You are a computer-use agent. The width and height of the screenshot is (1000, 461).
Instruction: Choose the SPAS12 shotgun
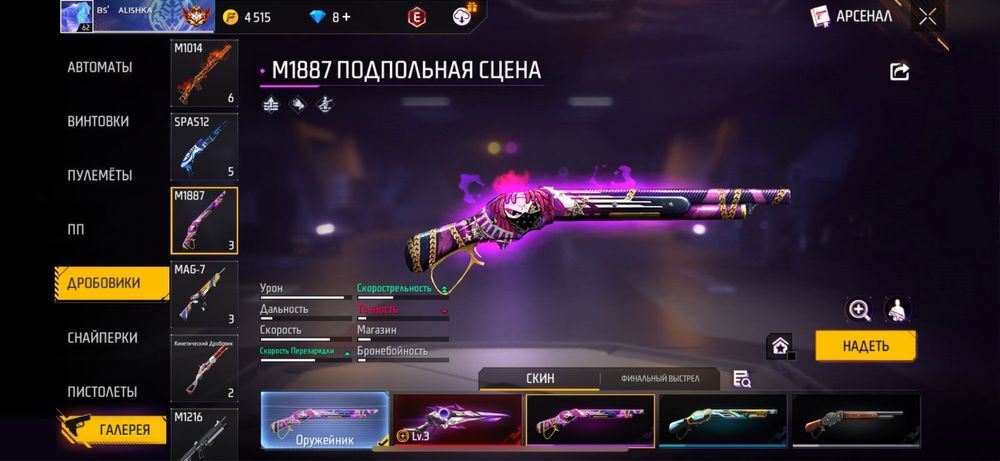(x=205, y=146)
